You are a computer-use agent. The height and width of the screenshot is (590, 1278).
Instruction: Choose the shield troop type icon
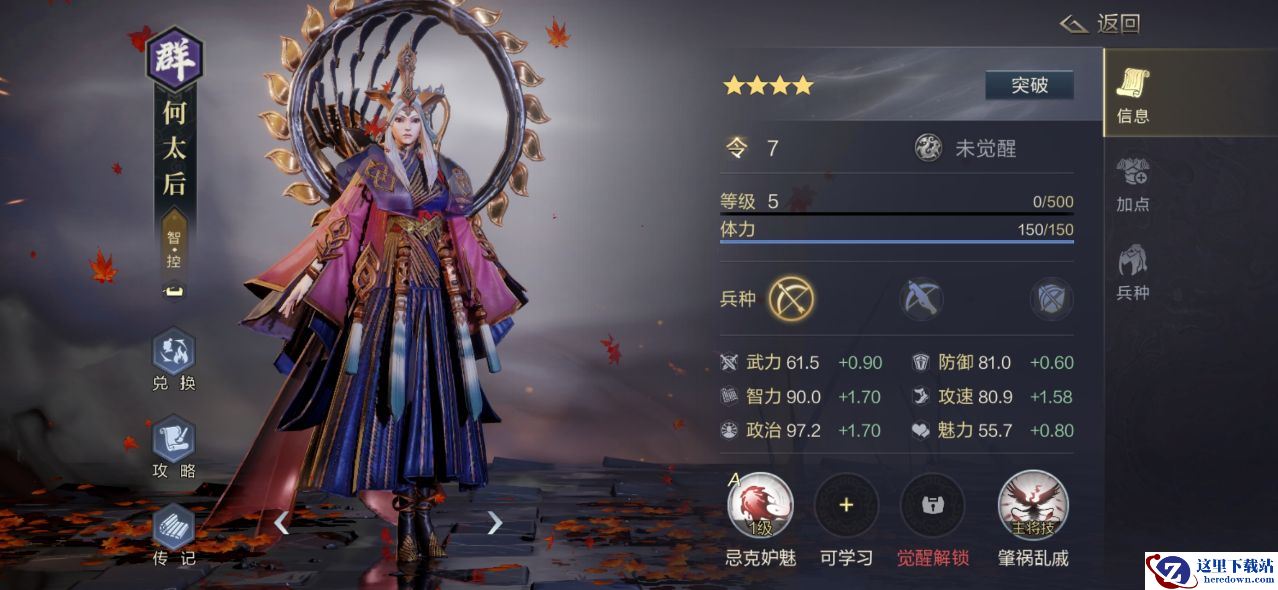point(1051,299)
